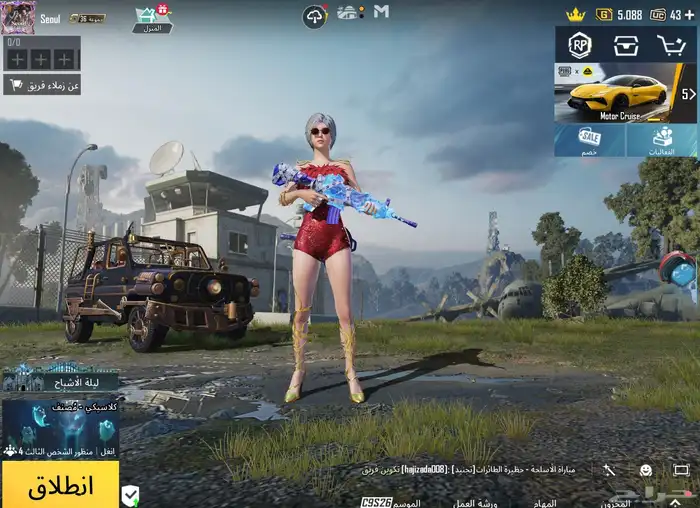Select the classic mode map card

(60, 428)
